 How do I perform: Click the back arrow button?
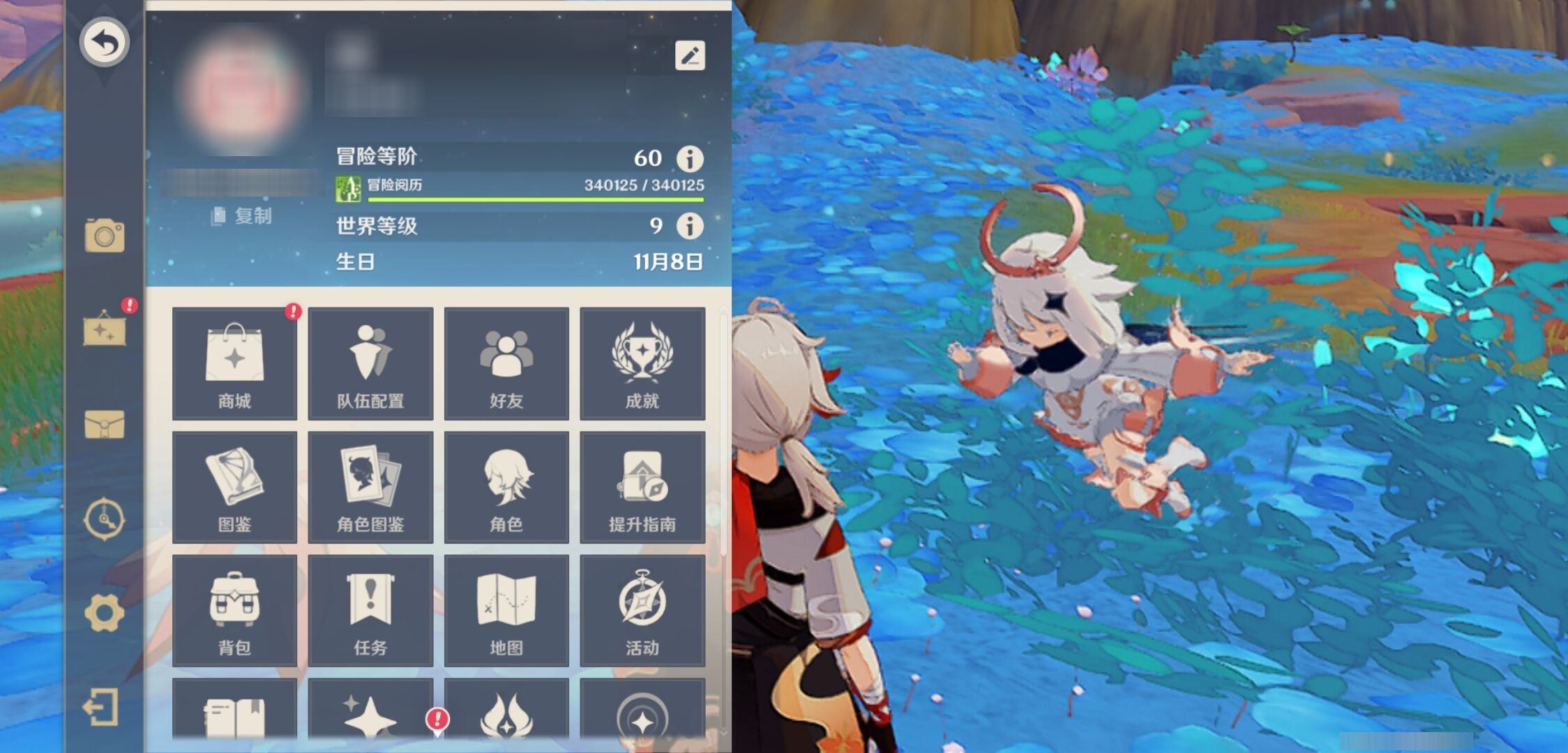pos(105,42)
